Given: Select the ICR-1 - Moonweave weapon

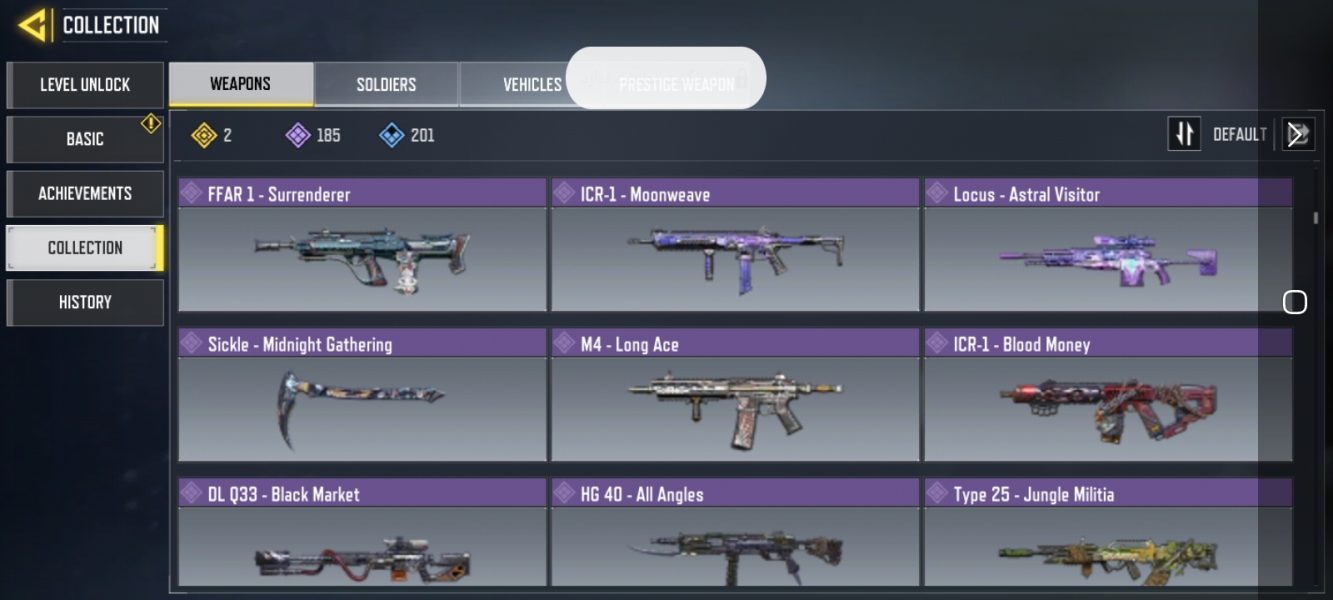Looking at the screenshot, I should click(x=735, y=246).
